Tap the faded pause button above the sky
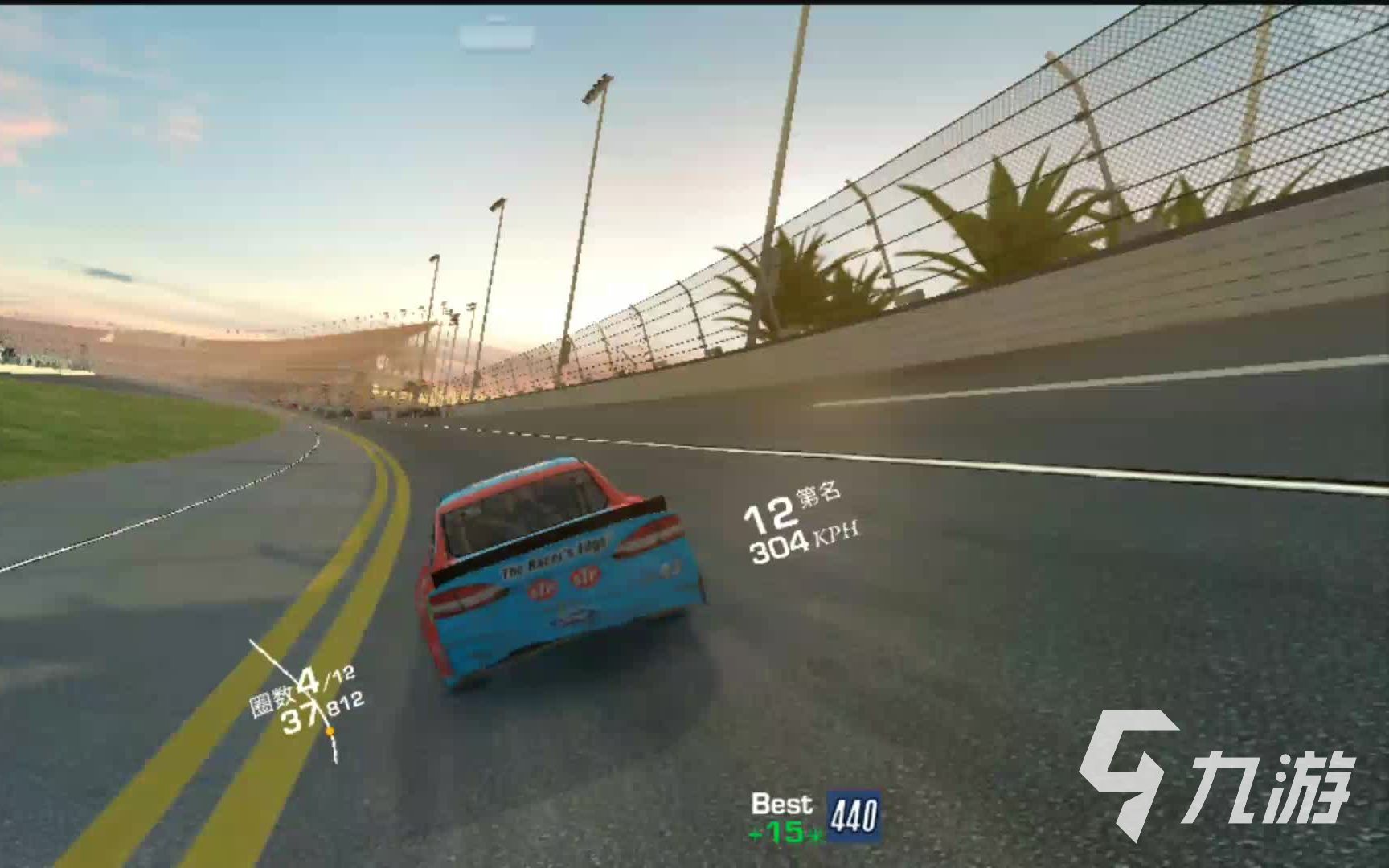The height and width of the screenshot is (868, 1389). (x=497, y=36)
